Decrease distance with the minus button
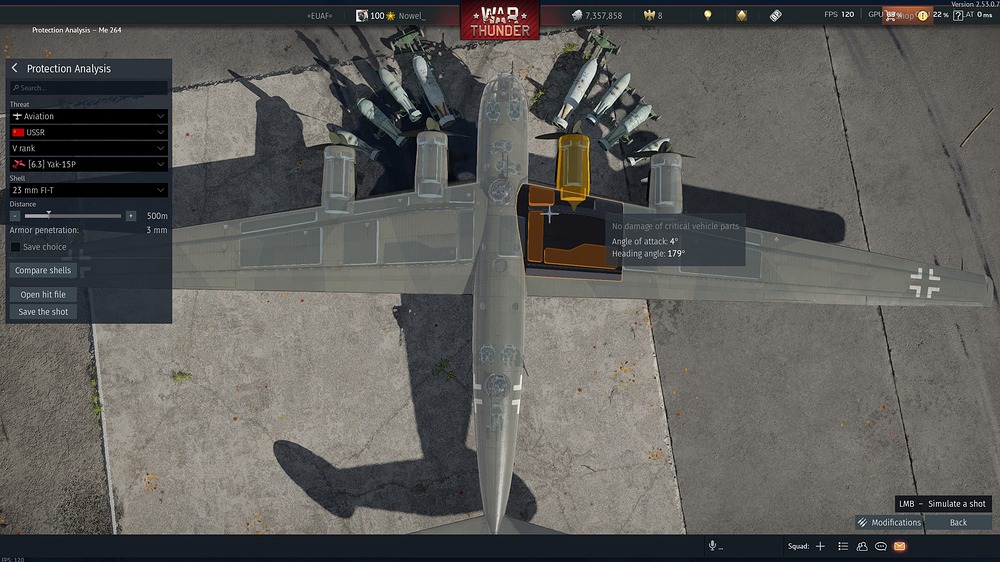1000x562 pixels. [x=15, y=216]
